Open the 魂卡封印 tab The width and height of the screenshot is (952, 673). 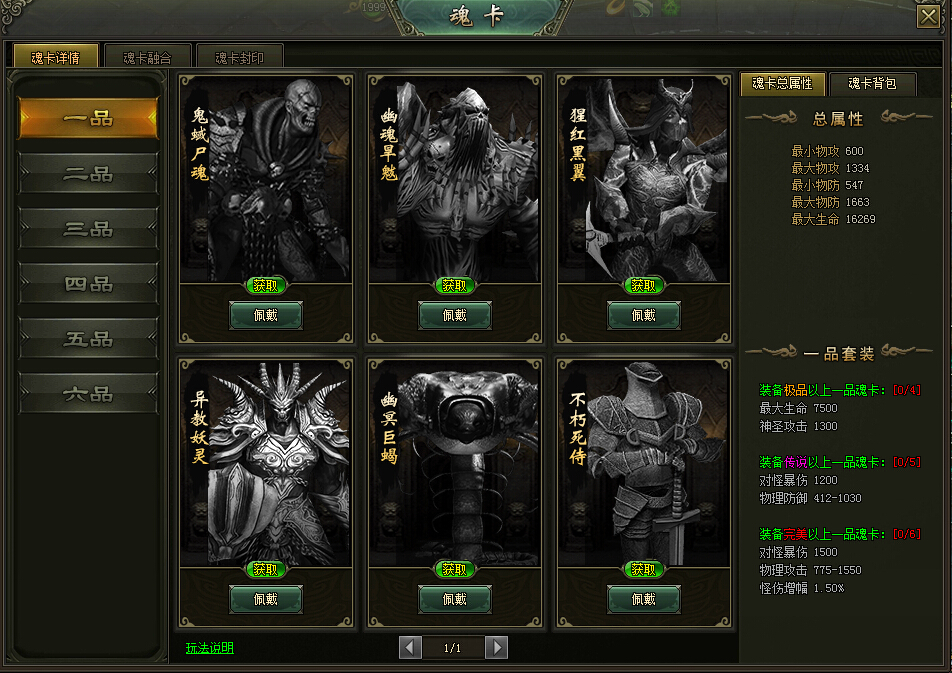240,57
